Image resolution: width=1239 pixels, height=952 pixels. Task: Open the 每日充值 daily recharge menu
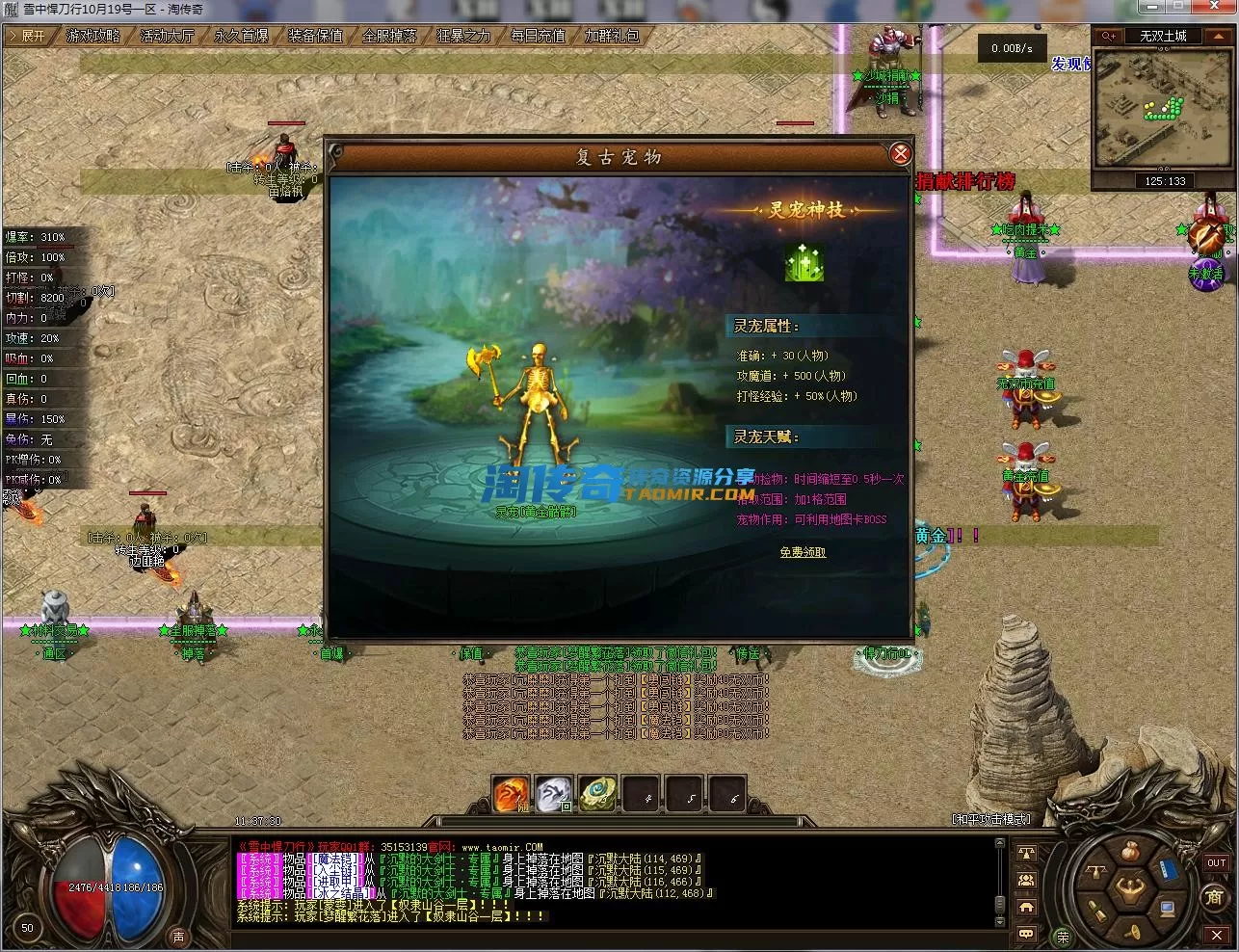tap(538, 36)
